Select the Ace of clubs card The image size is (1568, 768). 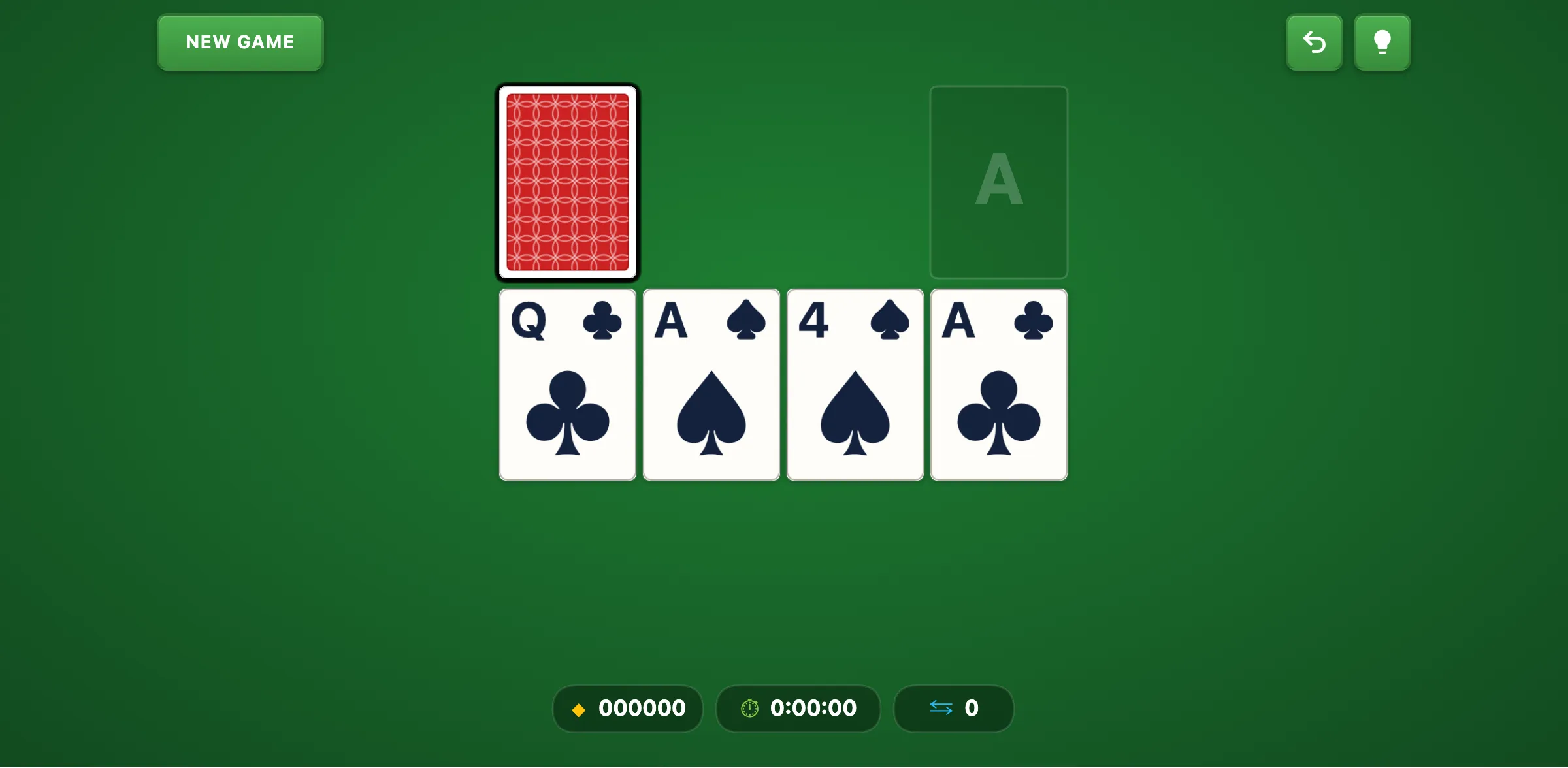click(x=998, y=385)
